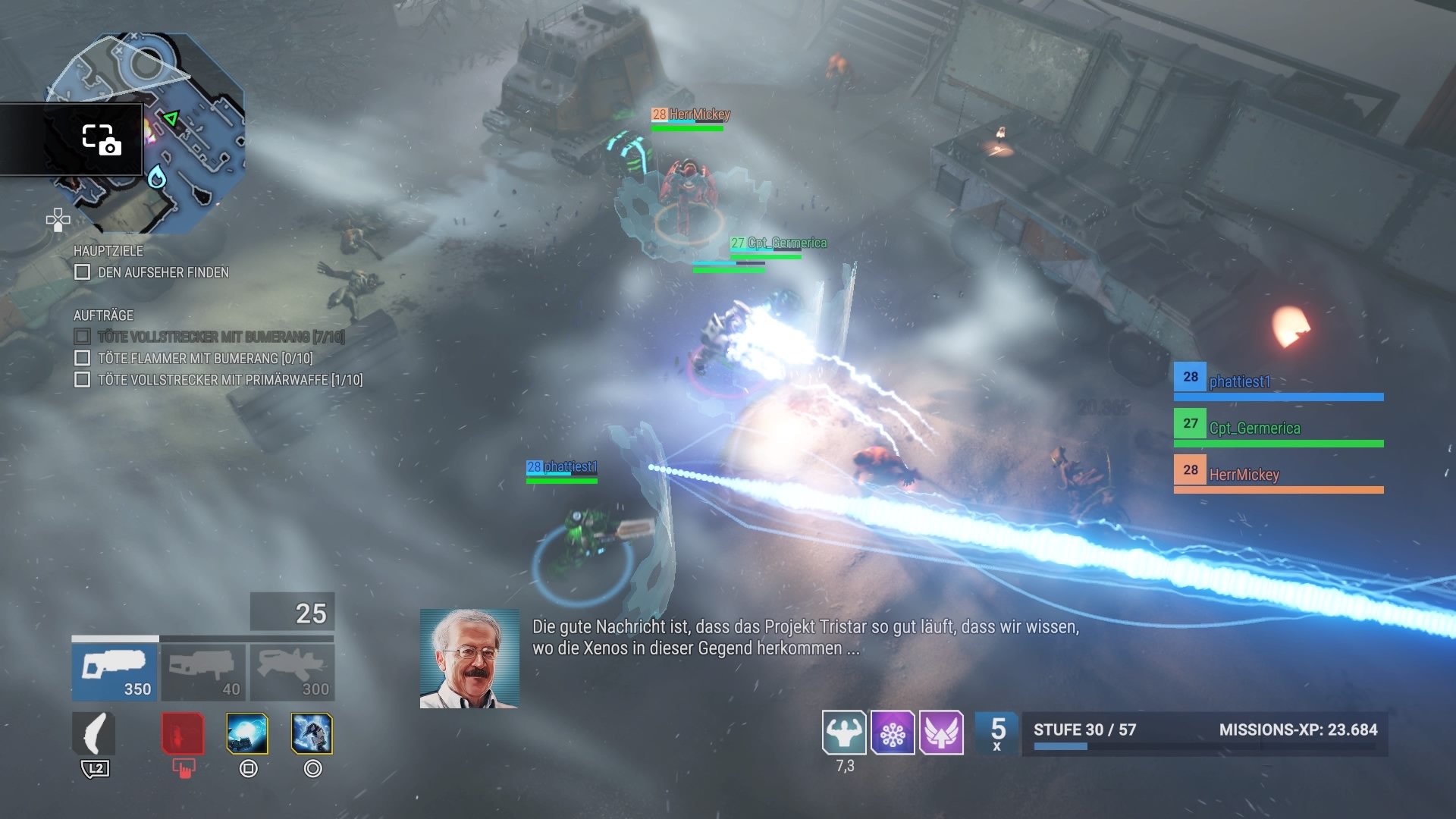Click the 5x XP multiplier badge
This screenshot has width=1456, height=819.
click(x=997, y=733)
